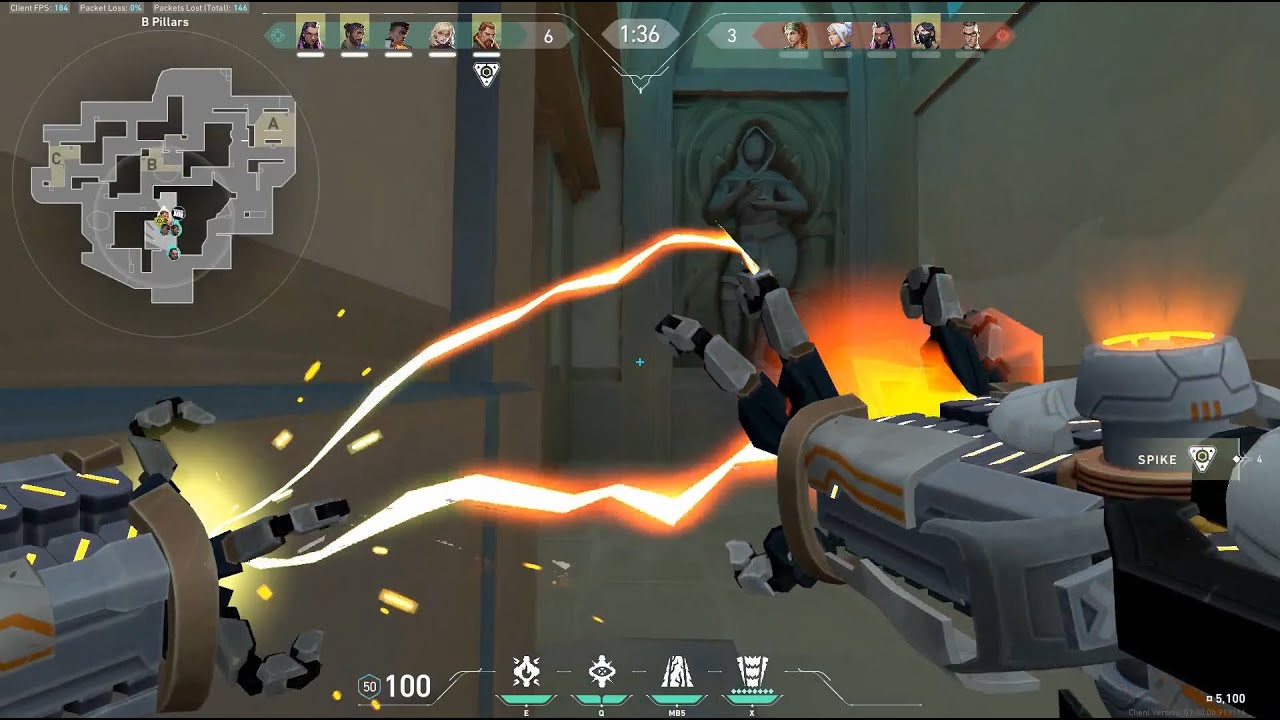Activate the E ability with the burst icon
Screen dimensions: 1280x720
coord(526,673)
